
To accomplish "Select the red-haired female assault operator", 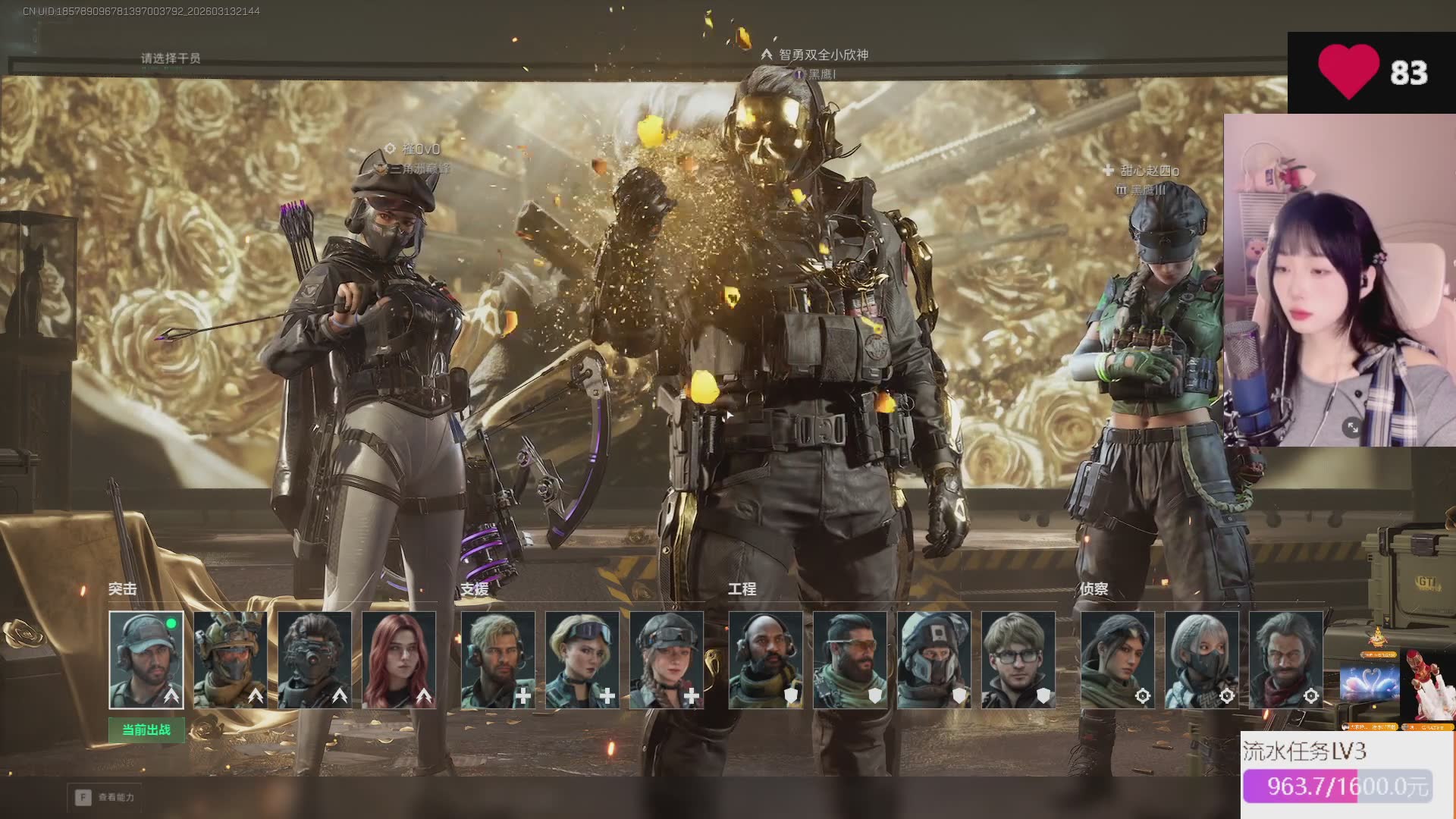I will pos(398,660).
